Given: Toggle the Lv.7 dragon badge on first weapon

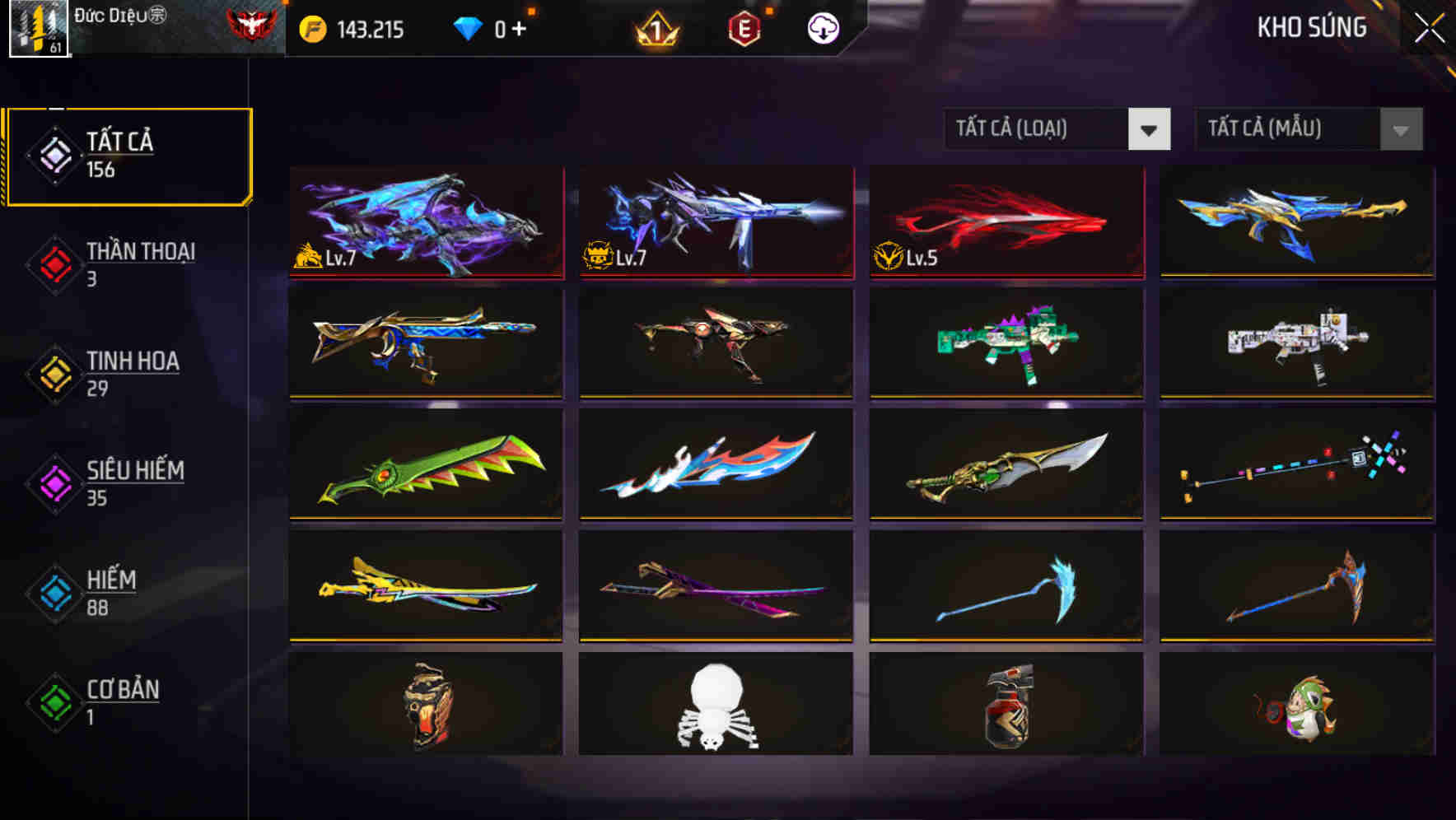Looking at the screenshot, I should coord(306,257).
